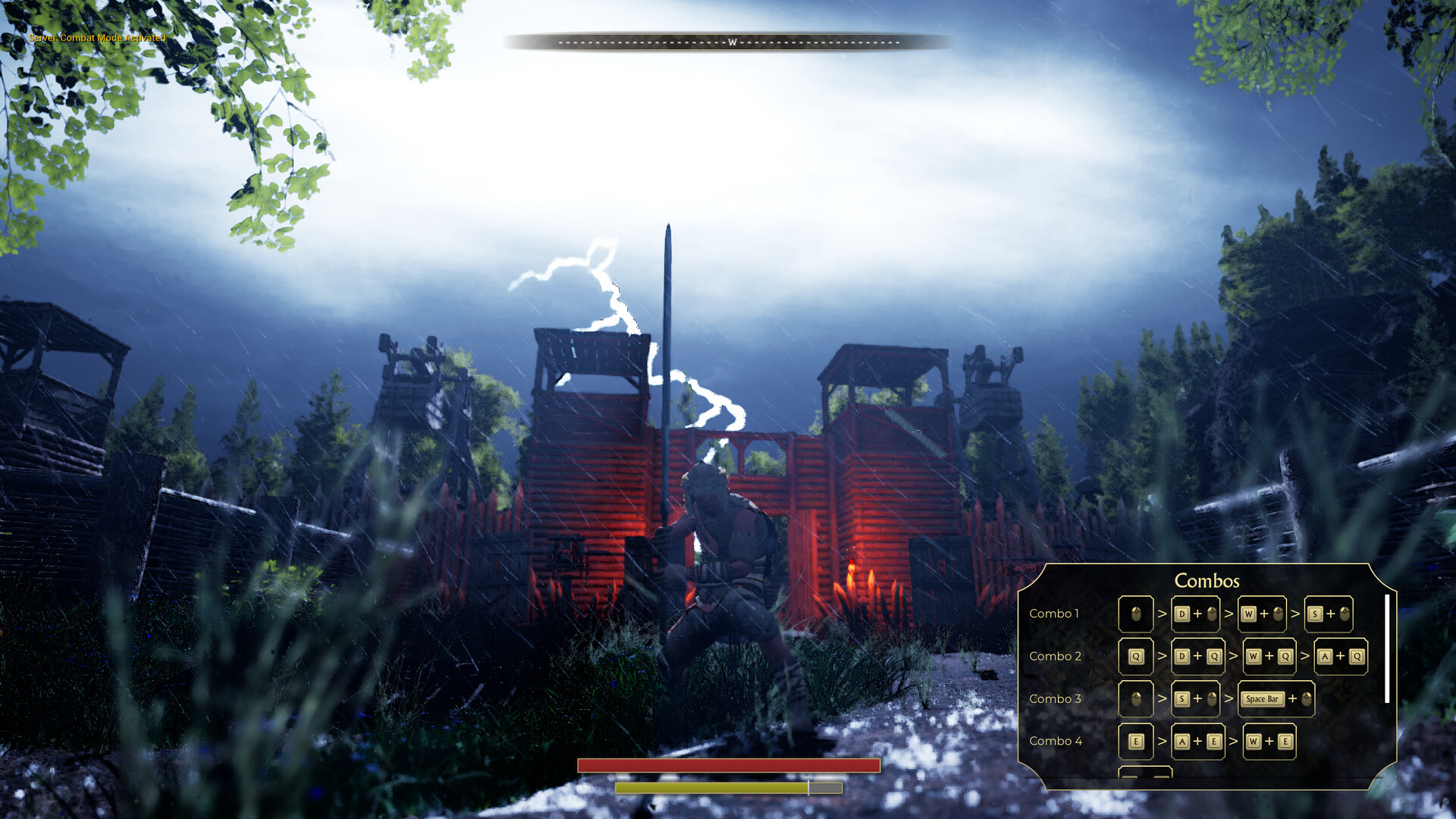
Task: Click the S + mouse icon ending Combo 1
Action: pos(1329,614)
